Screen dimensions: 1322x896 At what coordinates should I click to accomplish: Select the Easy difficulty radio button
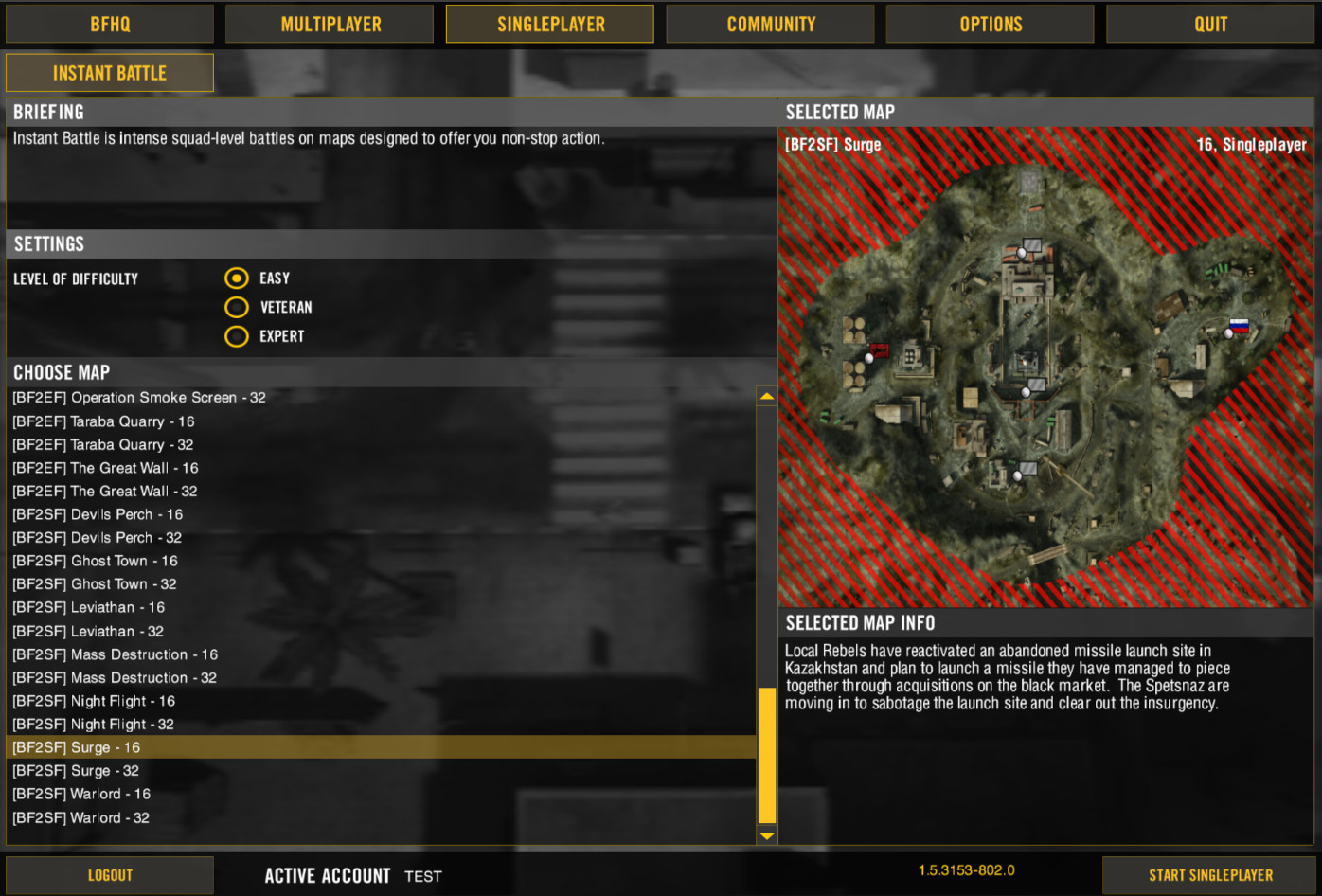[x=236, y=278]
